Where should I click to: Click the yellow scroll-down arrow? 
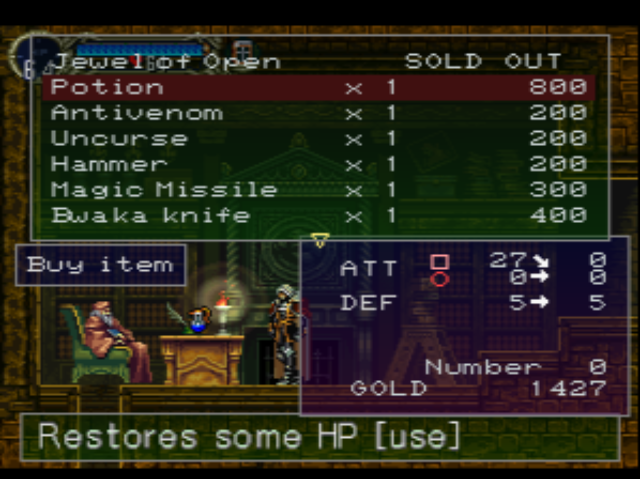click(320, 241)
